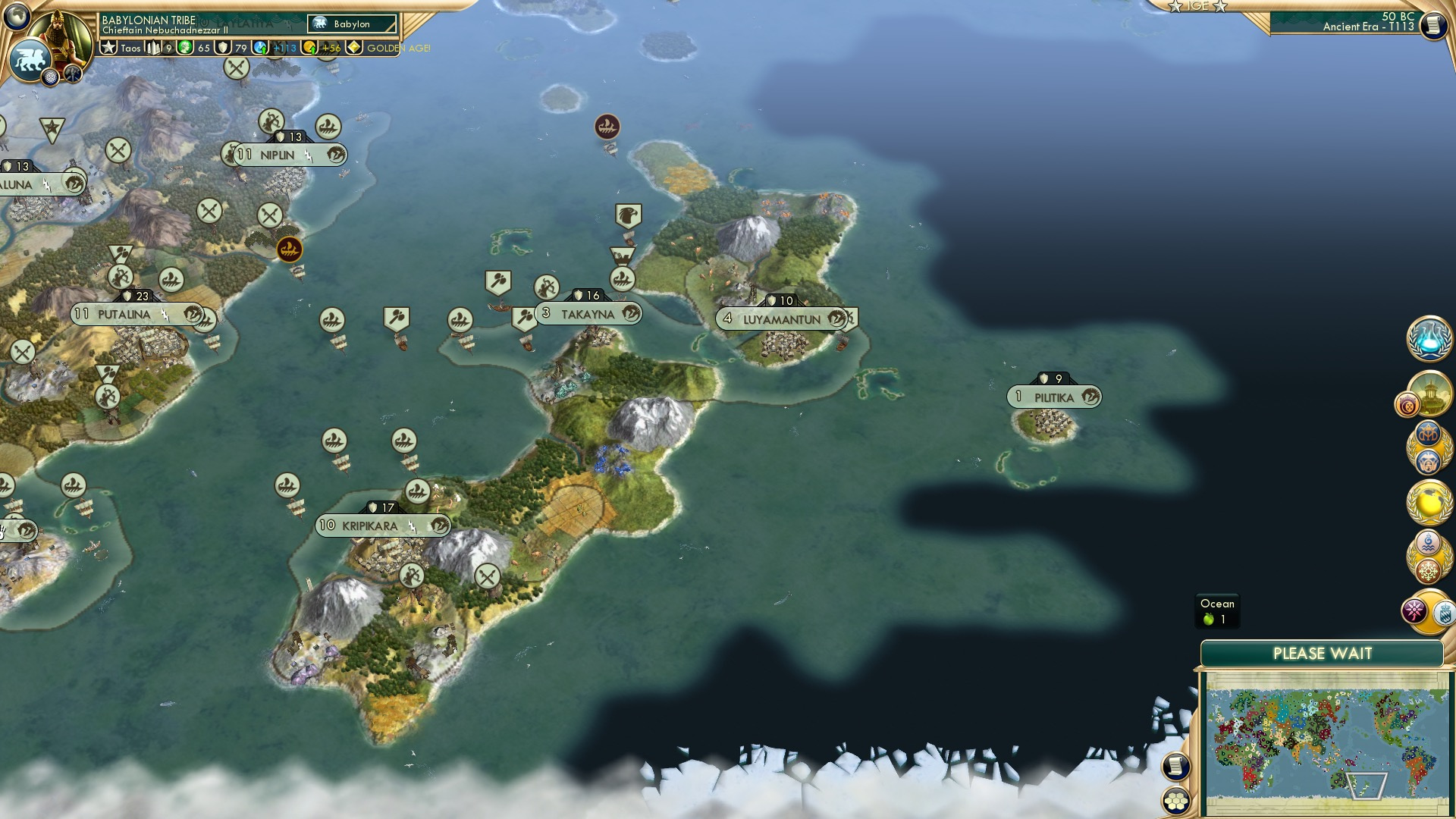Click the white winged-bull emblem beside the portrait
This screenshot has height=819, width=1456.
(x=29, y=59)
